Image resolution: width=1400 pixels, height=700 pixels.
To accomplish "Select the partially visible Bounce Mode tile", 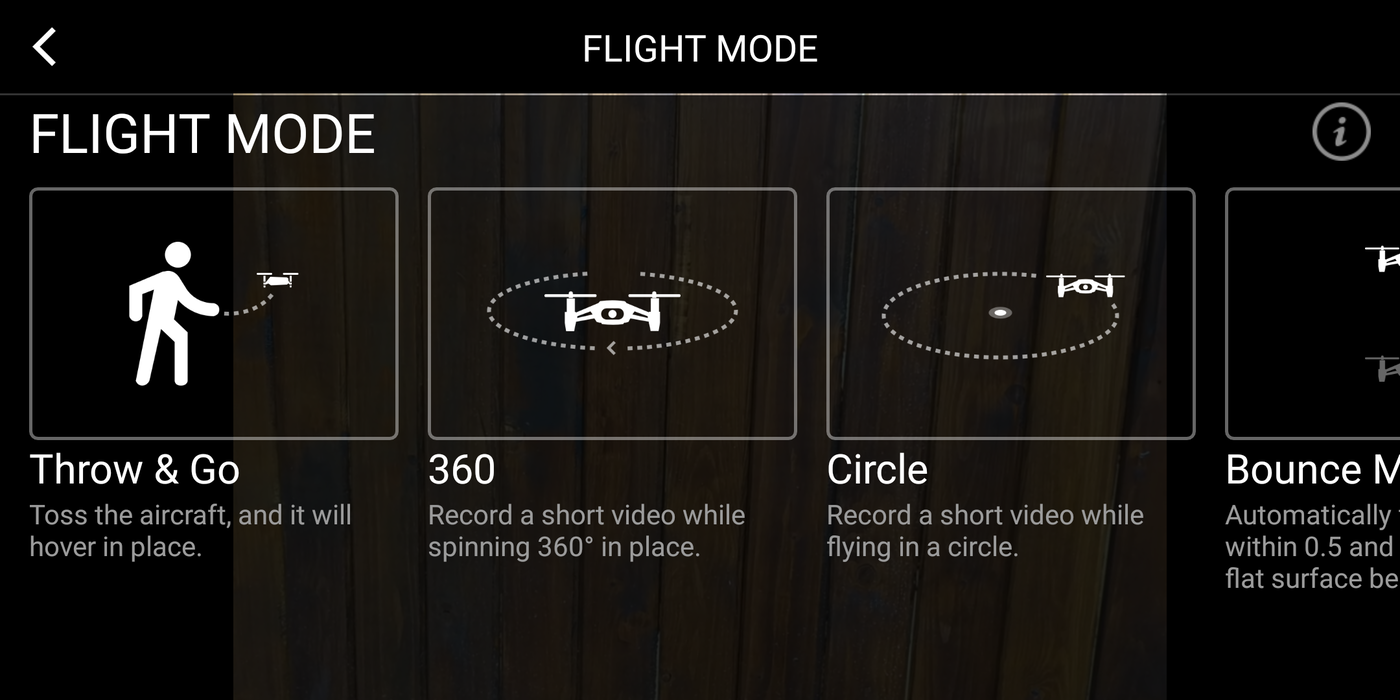I will [1314, 313].
